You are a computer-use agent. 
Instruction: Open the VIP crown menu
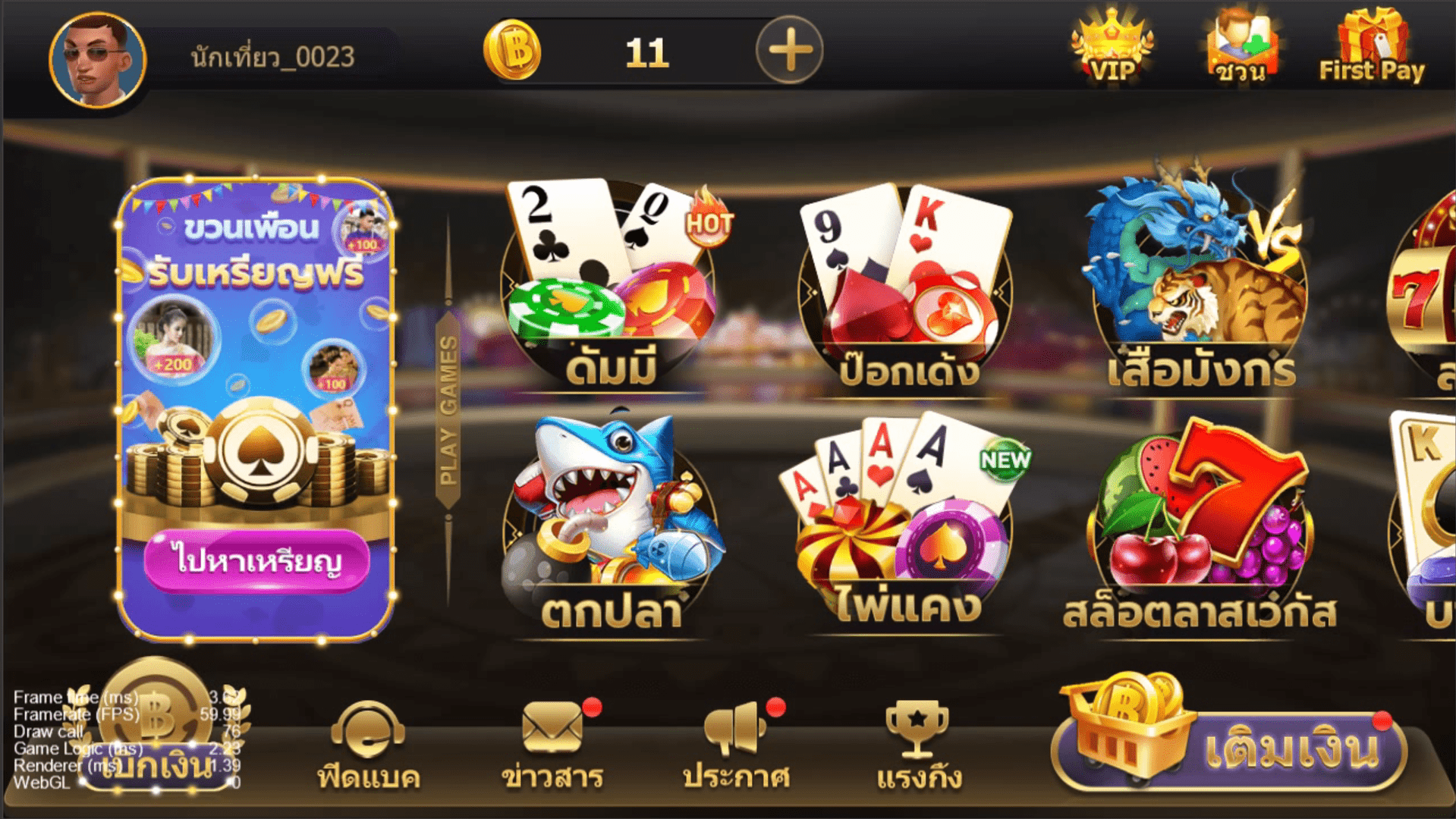[1108, 45]
